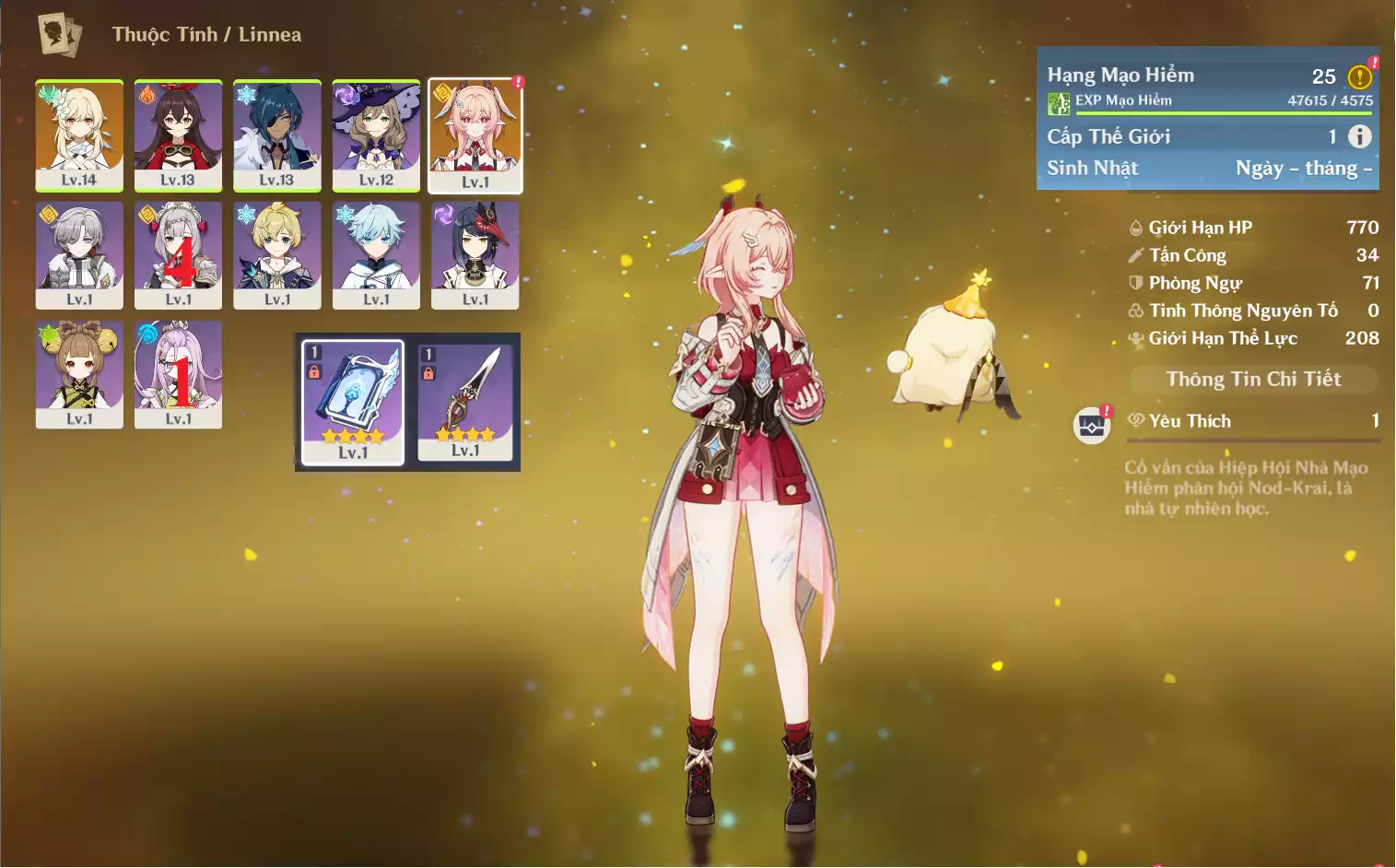The height and width of the screenshot is (868, 1396).
Task: Choose the pink-haired Hydro portrait marked with 1
Action: 178,373
